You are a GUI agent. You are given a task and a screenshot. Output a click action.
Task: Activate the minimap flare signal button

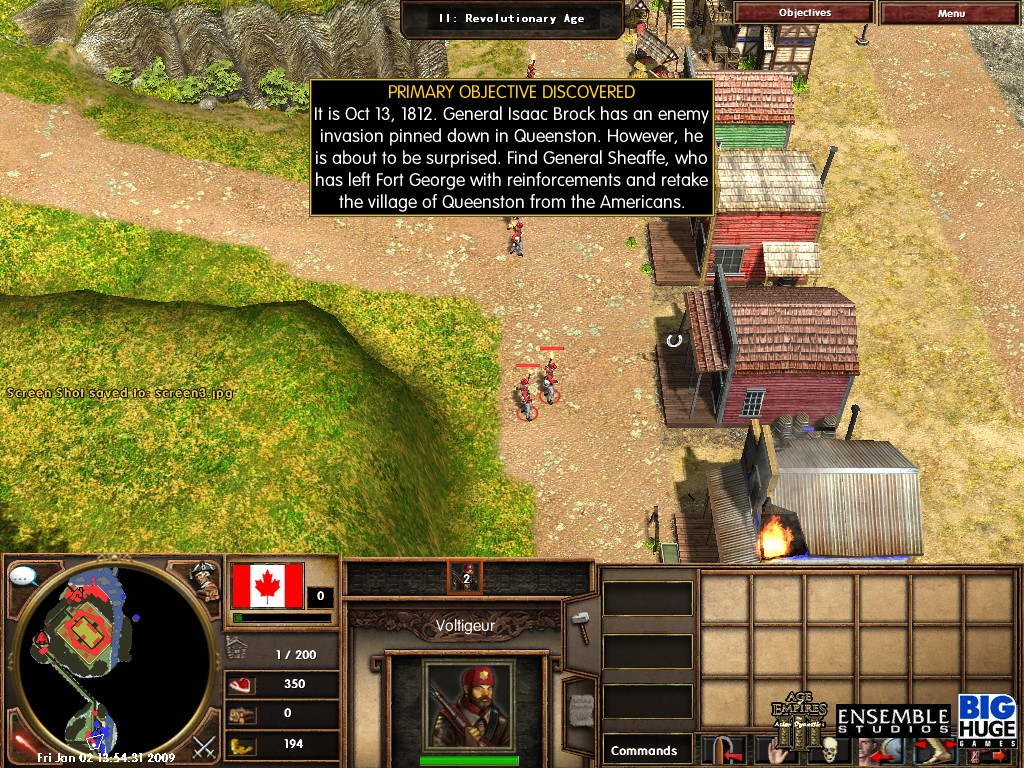pos(20,742)
